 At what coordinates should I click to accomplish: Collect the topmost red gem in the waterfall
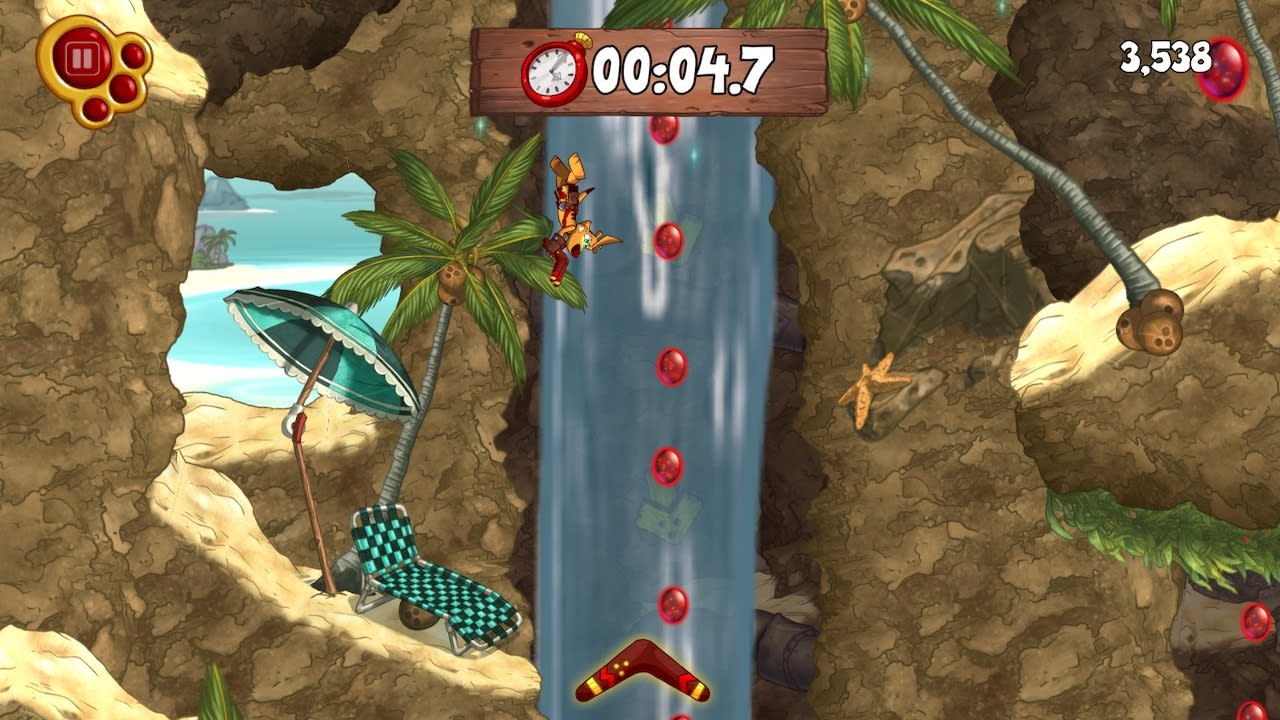coord(663,132)
